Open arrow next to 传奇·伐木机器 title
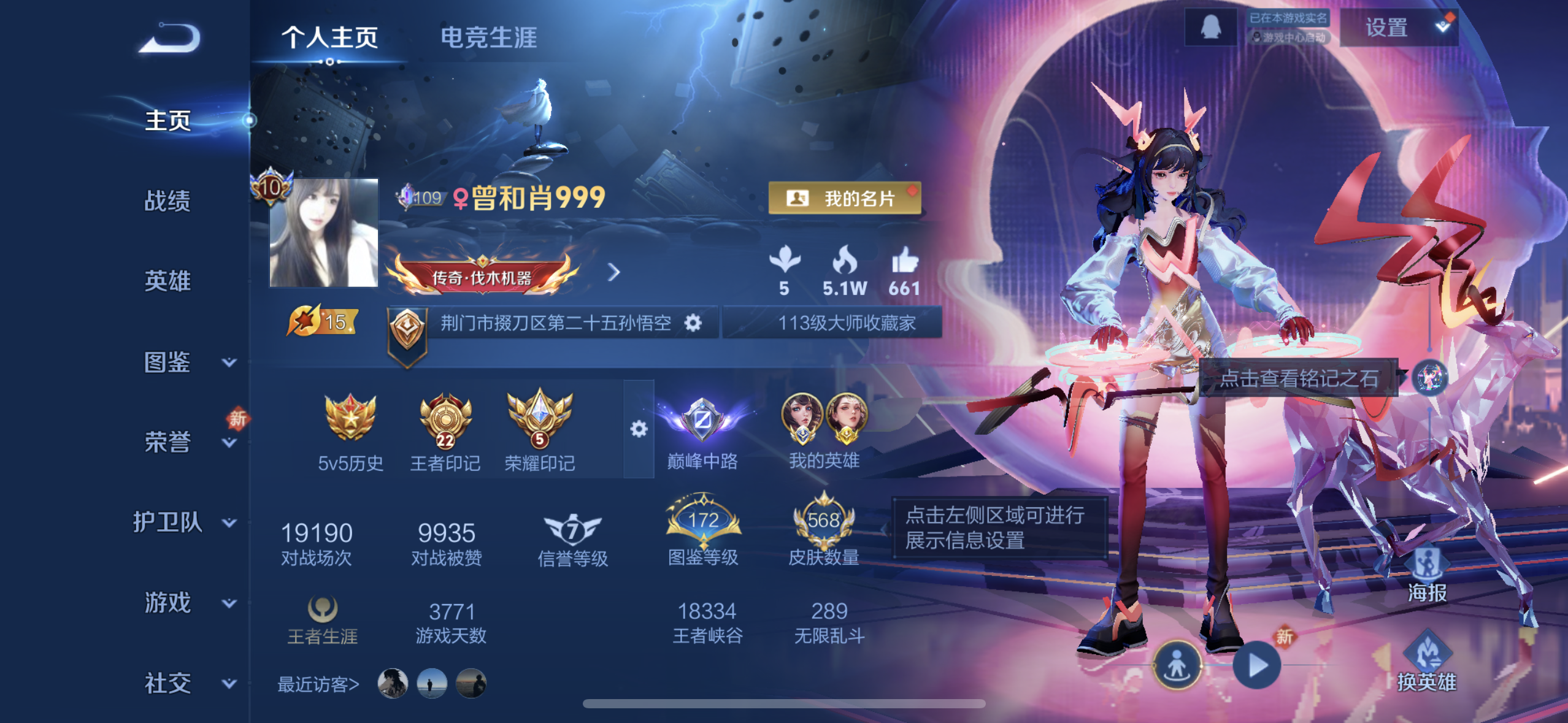The height and width of the screenshot is (723, 1568). [613, 272]
